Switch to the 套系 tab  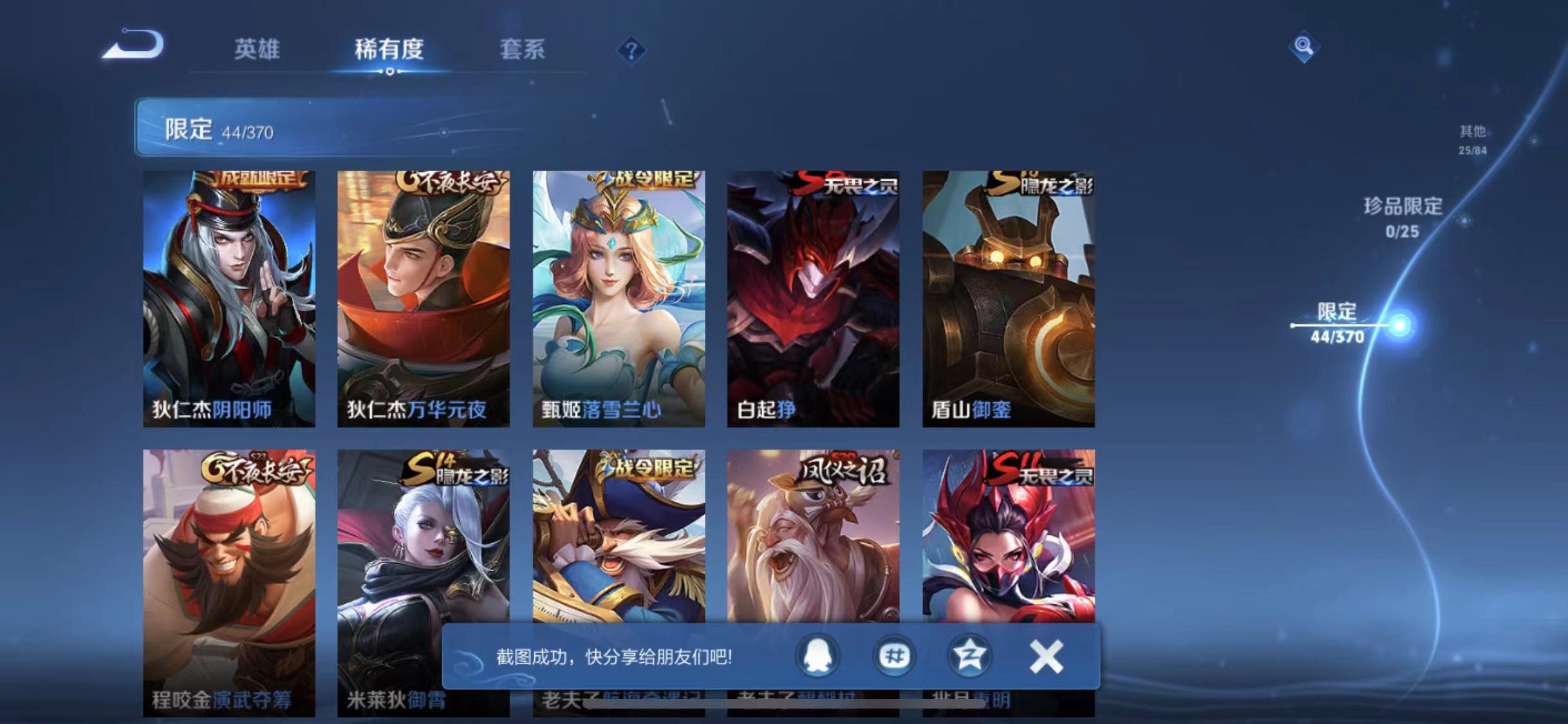pyautogui.click(x=523, y=50)
